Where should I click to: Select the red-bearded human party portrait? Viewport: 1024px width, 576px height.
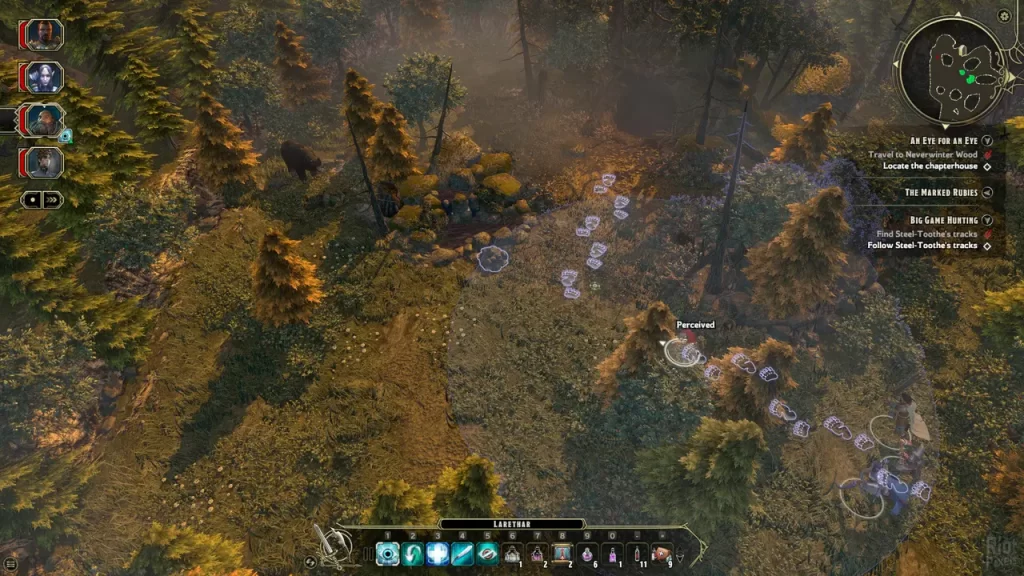click(44, 34)
